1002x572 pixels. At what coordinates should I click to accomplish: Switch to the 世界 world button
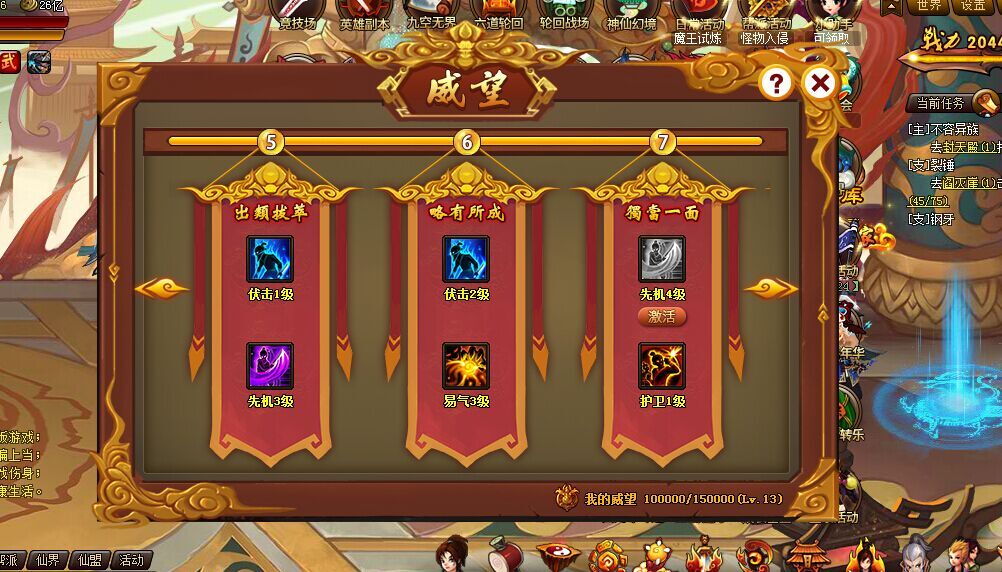[x=929, y=6]
